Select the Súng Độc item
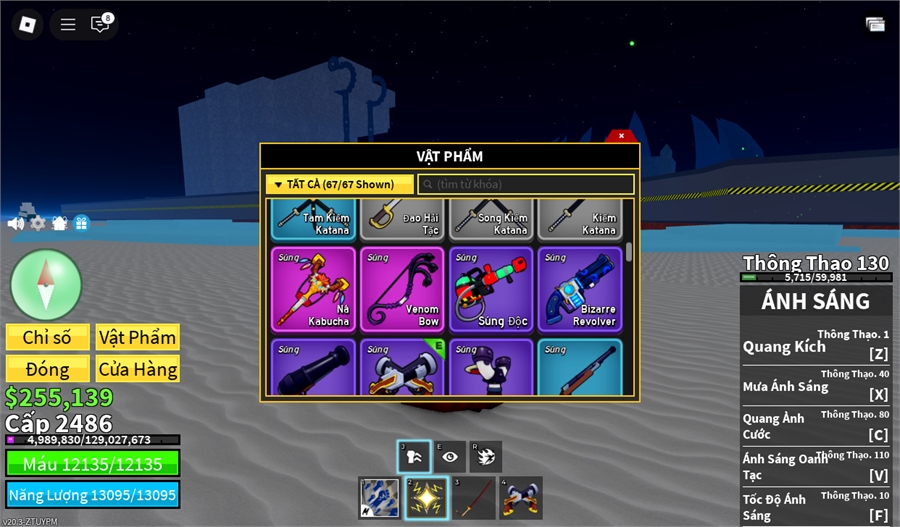This screenshot has height=527, width=900. coord(491,289)
